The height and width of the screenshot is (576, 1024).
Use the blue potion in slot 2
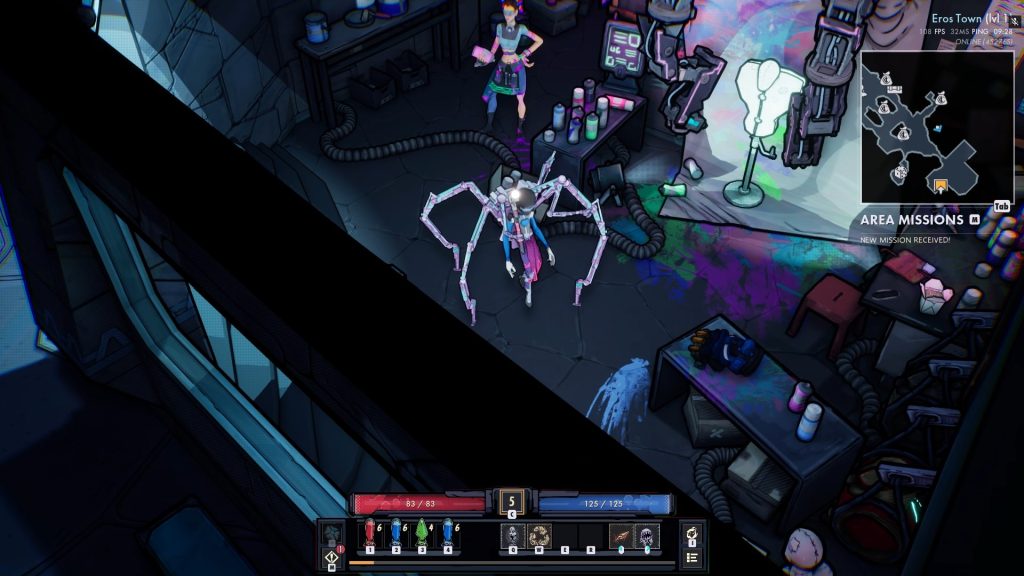tap(396, 534)
